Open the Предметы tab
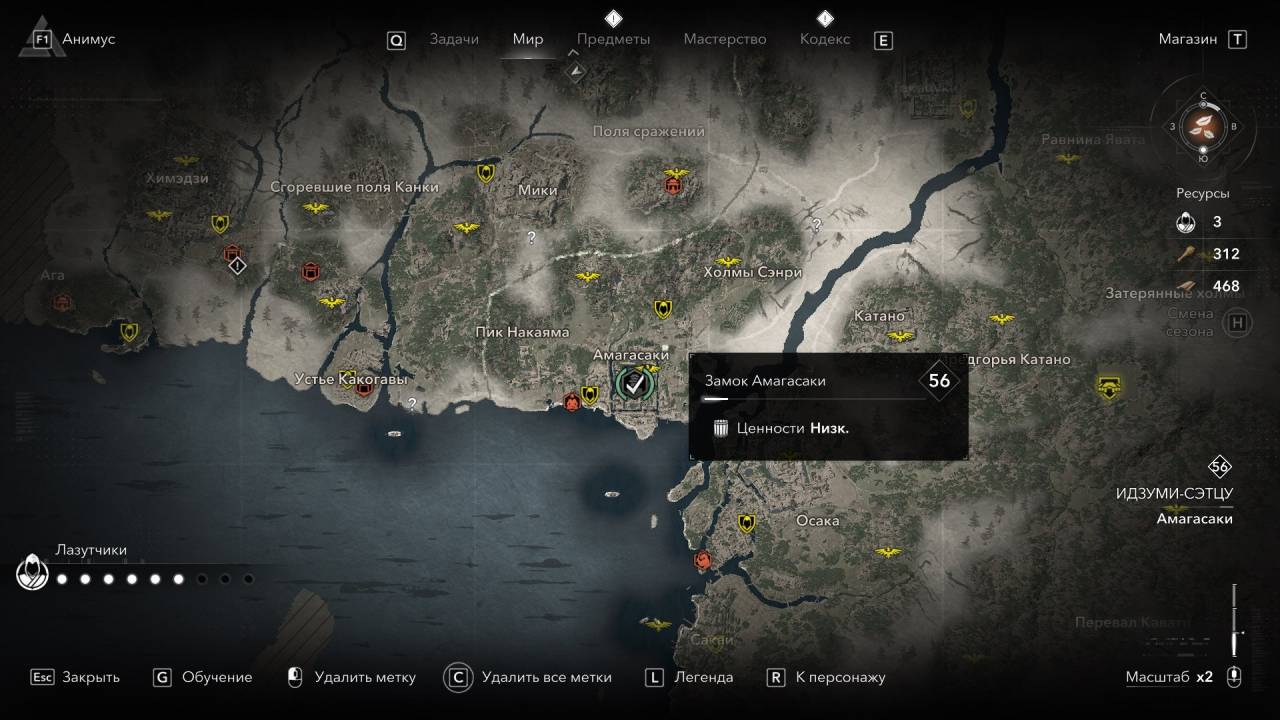The height and width of the screenshot is (720, 1280). point(613,39)
